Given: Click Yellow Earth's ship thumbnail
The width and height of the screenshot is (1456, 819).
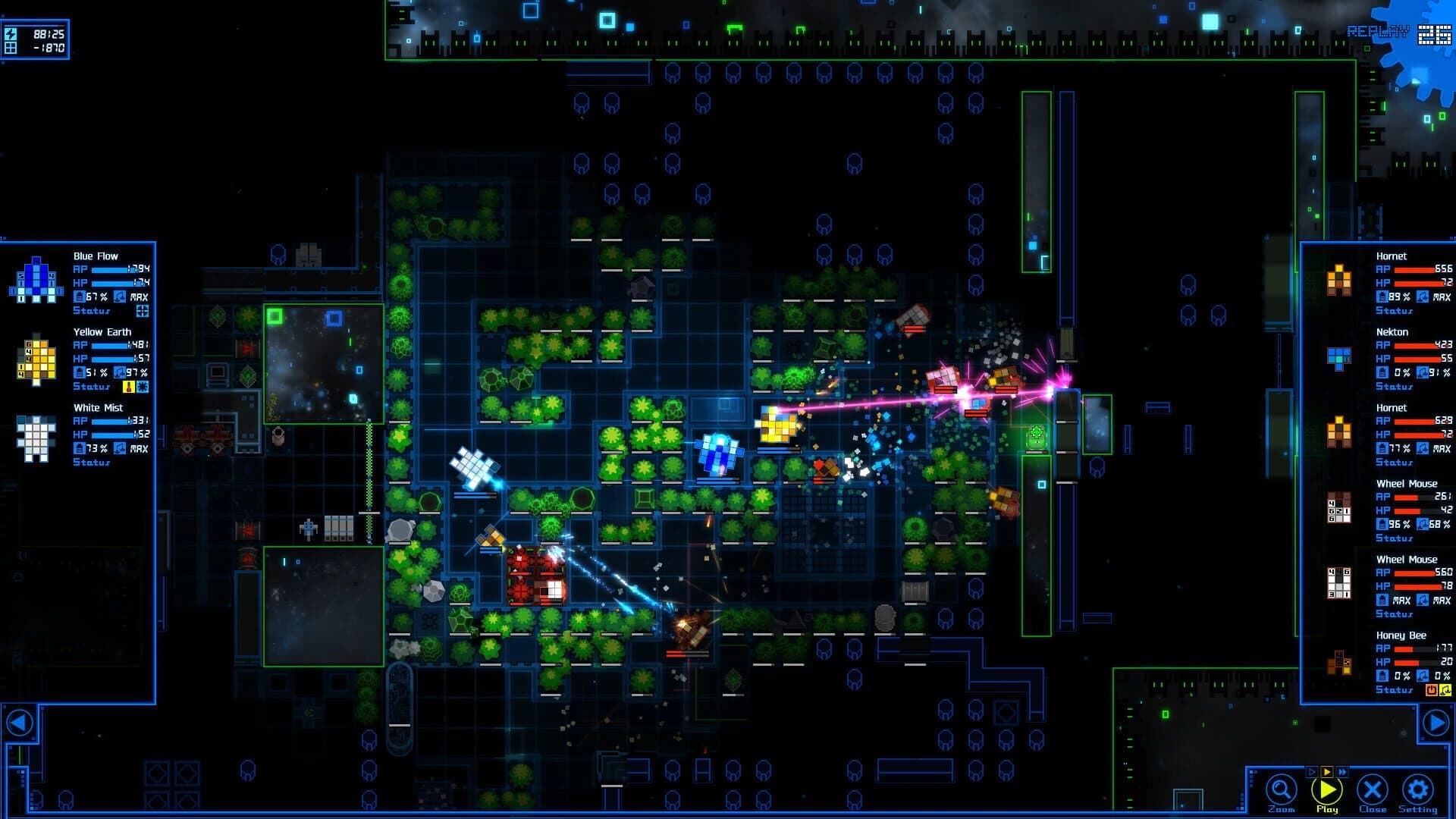Looking at the screenshot, I should coord(38,360).
